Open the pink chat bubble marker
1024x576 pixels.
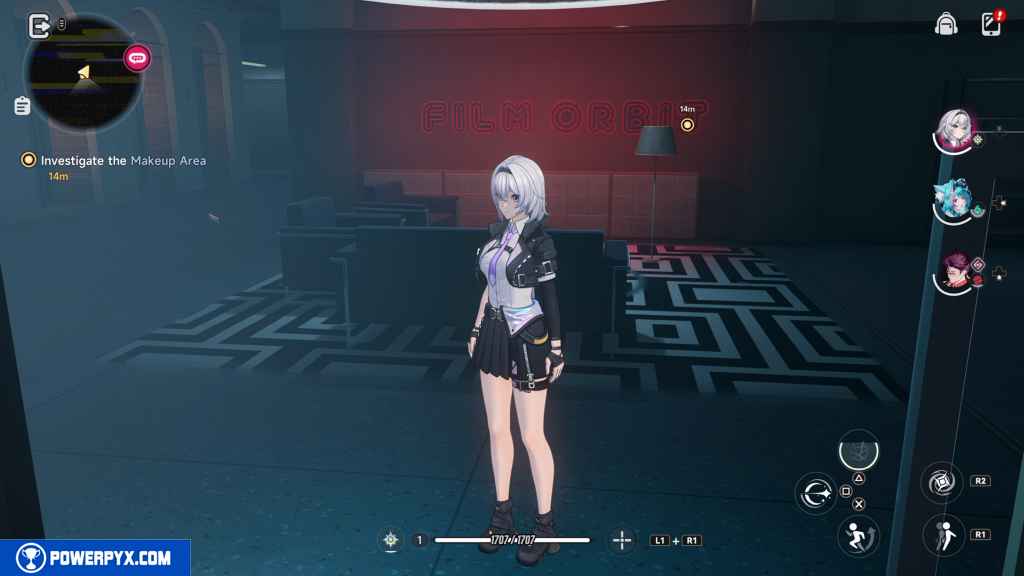pos(138,58)
